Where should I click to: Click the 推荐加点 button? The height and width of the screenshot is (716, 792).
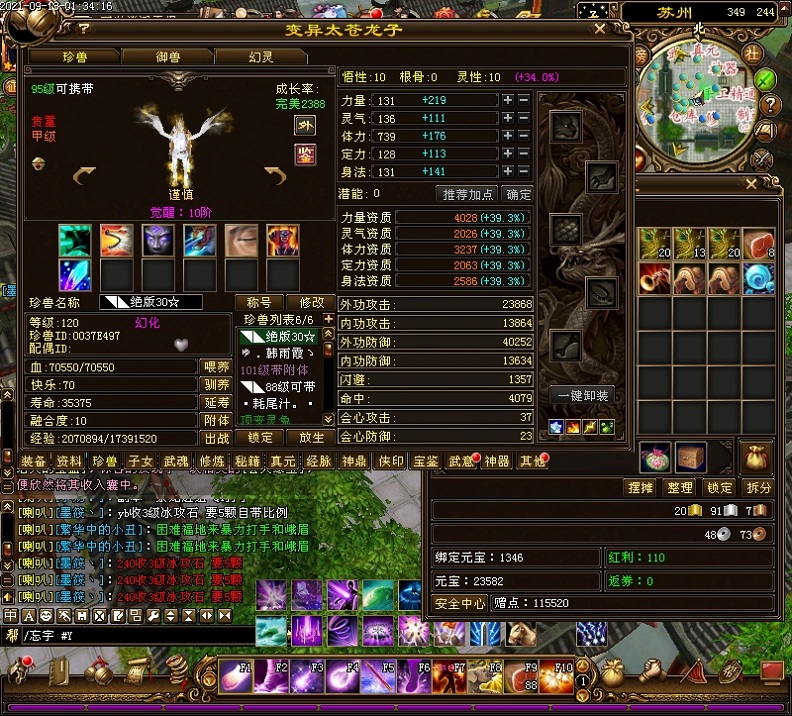[x=468, y=194]
